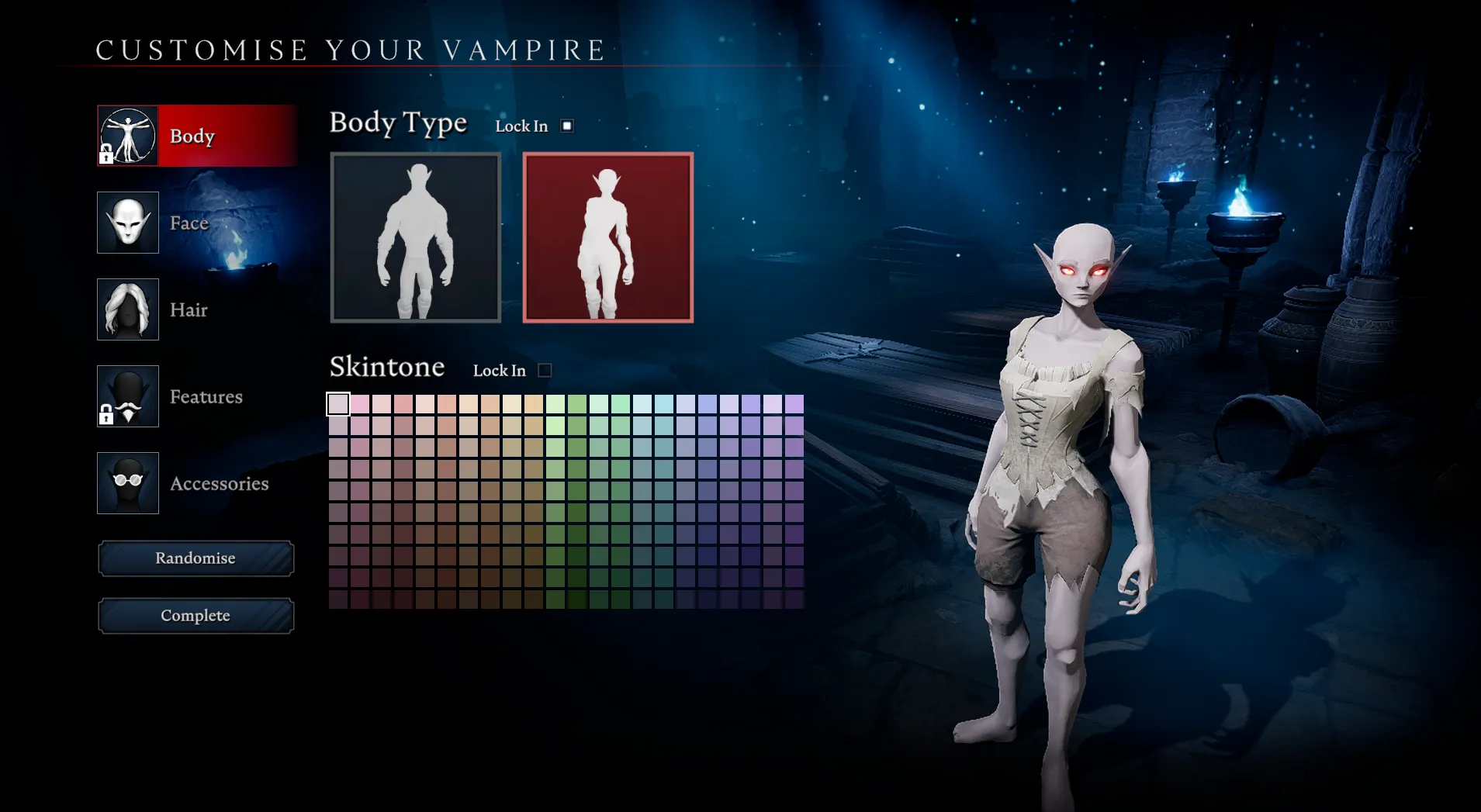Screen dimensions: 1481x812
Task: Select the Accessories glasses icon
Action: 127,483
